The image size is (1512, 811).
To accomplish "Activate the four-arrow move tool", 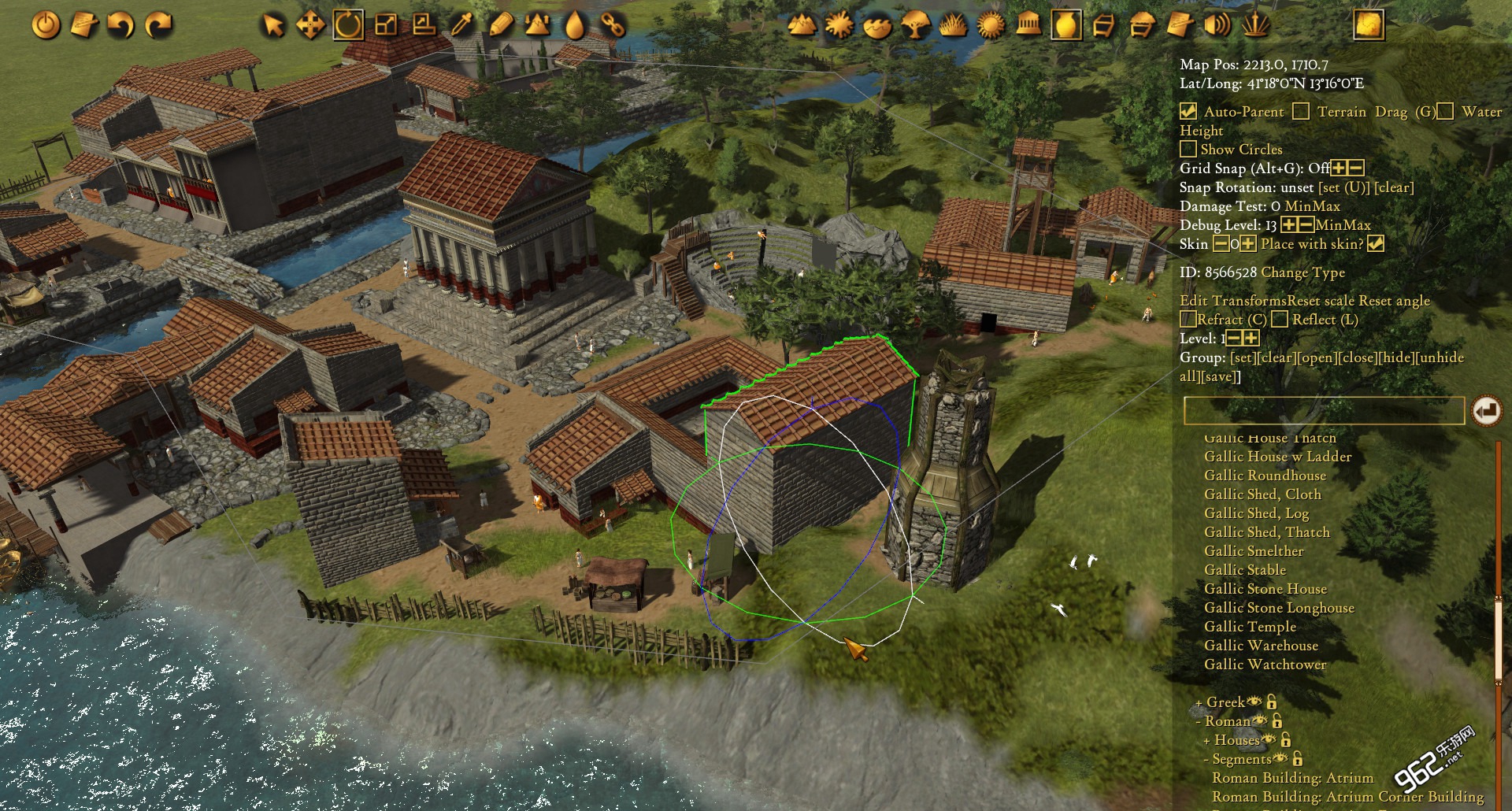I will coord(310,25).
